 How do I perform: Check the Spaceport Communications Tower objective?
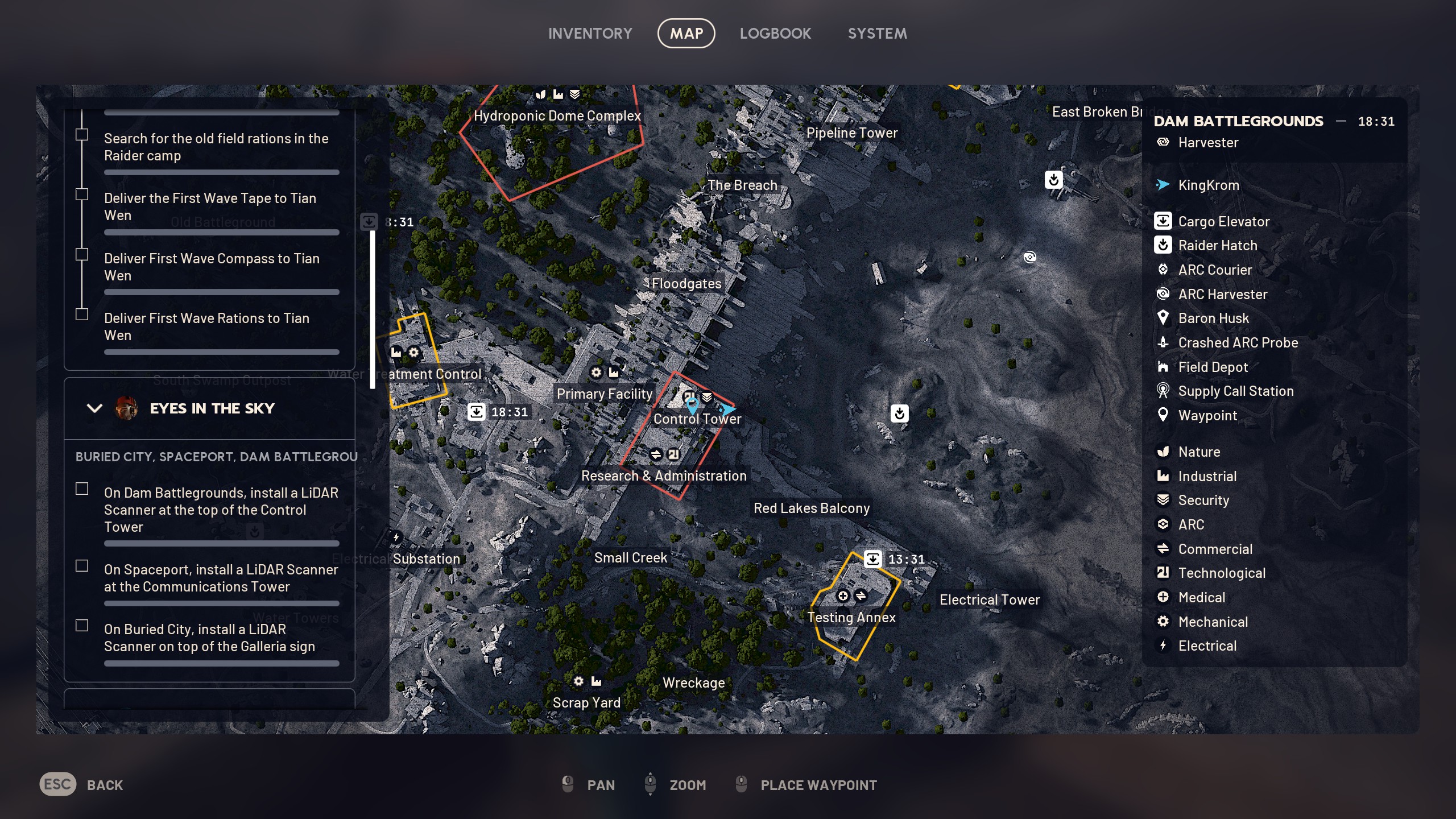pos(81,566)
